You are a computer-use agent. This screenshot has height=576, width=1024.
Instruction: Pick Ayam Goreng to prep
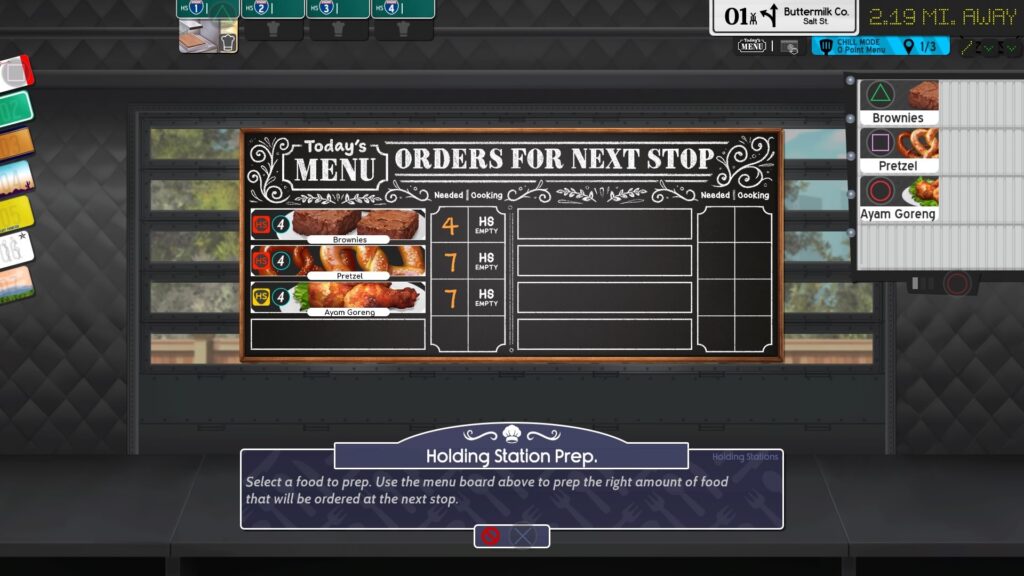pos(900,198)
